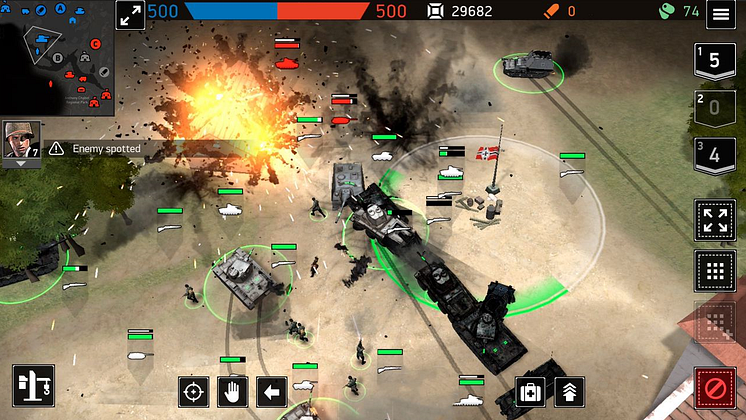Select control group 3 with 4 units
The image size is (746, 420).
714,156
